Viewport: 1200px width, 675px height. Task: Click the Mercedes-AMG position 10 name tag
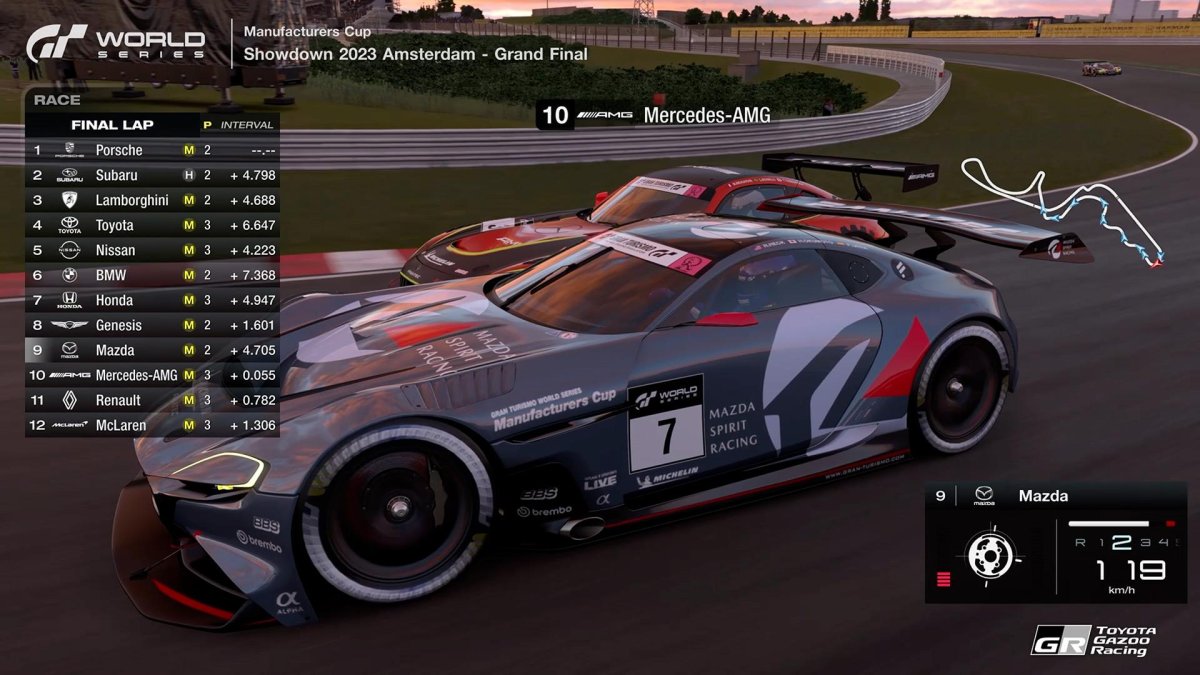coord(656,115)
